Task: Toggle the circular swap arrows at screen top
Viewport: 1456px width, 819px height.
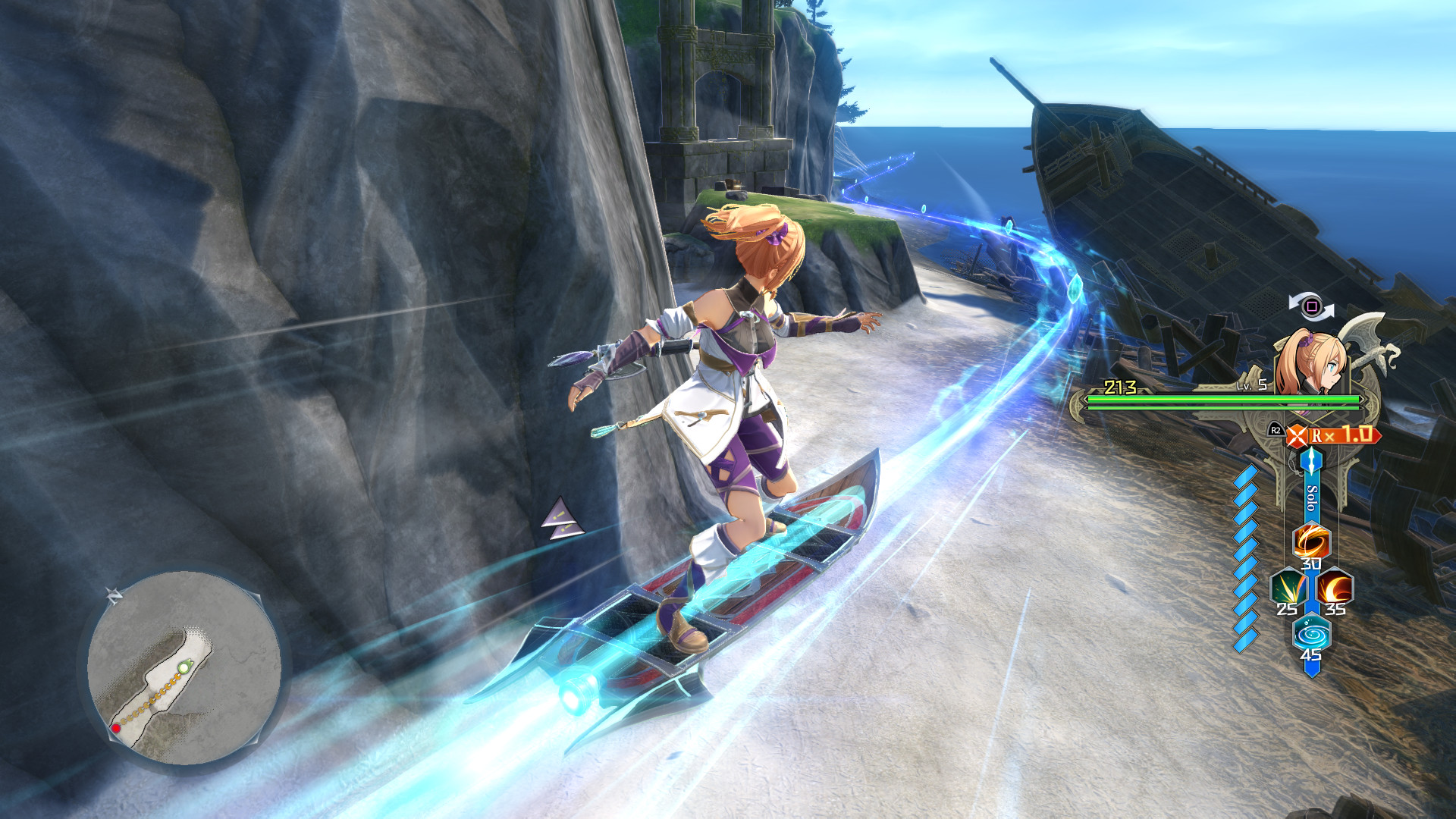Action: (1313, 305)
